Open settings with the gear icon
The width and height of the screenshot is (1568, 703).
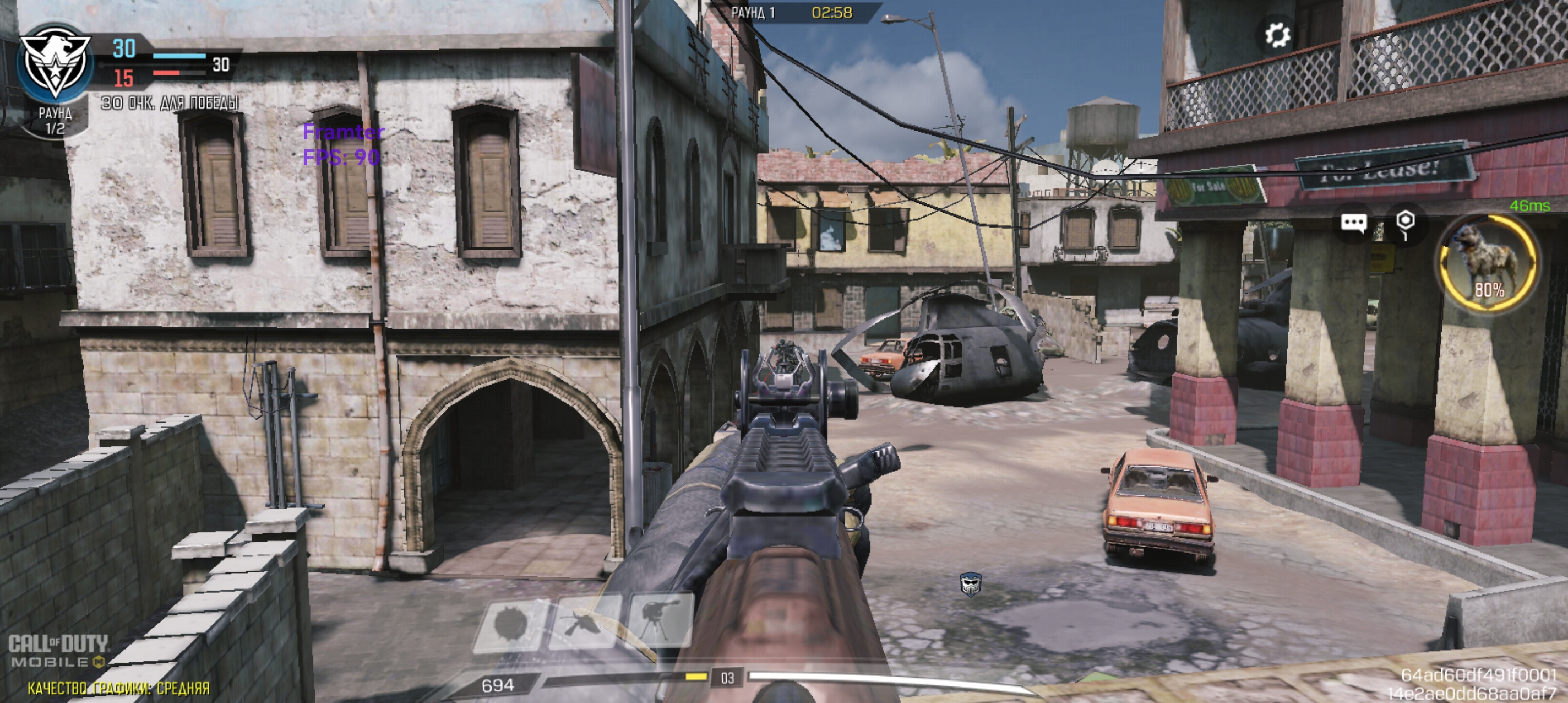pyautogui.click(x=1276, y=35)
